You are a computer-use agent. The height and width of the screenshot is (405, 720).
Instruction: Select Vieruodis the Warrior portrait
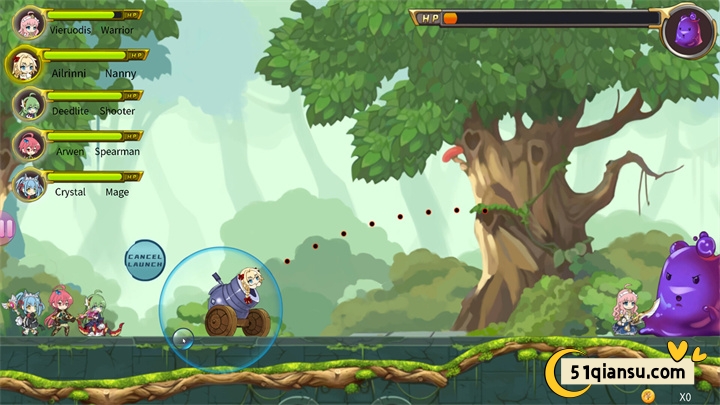tap(29, 22)
